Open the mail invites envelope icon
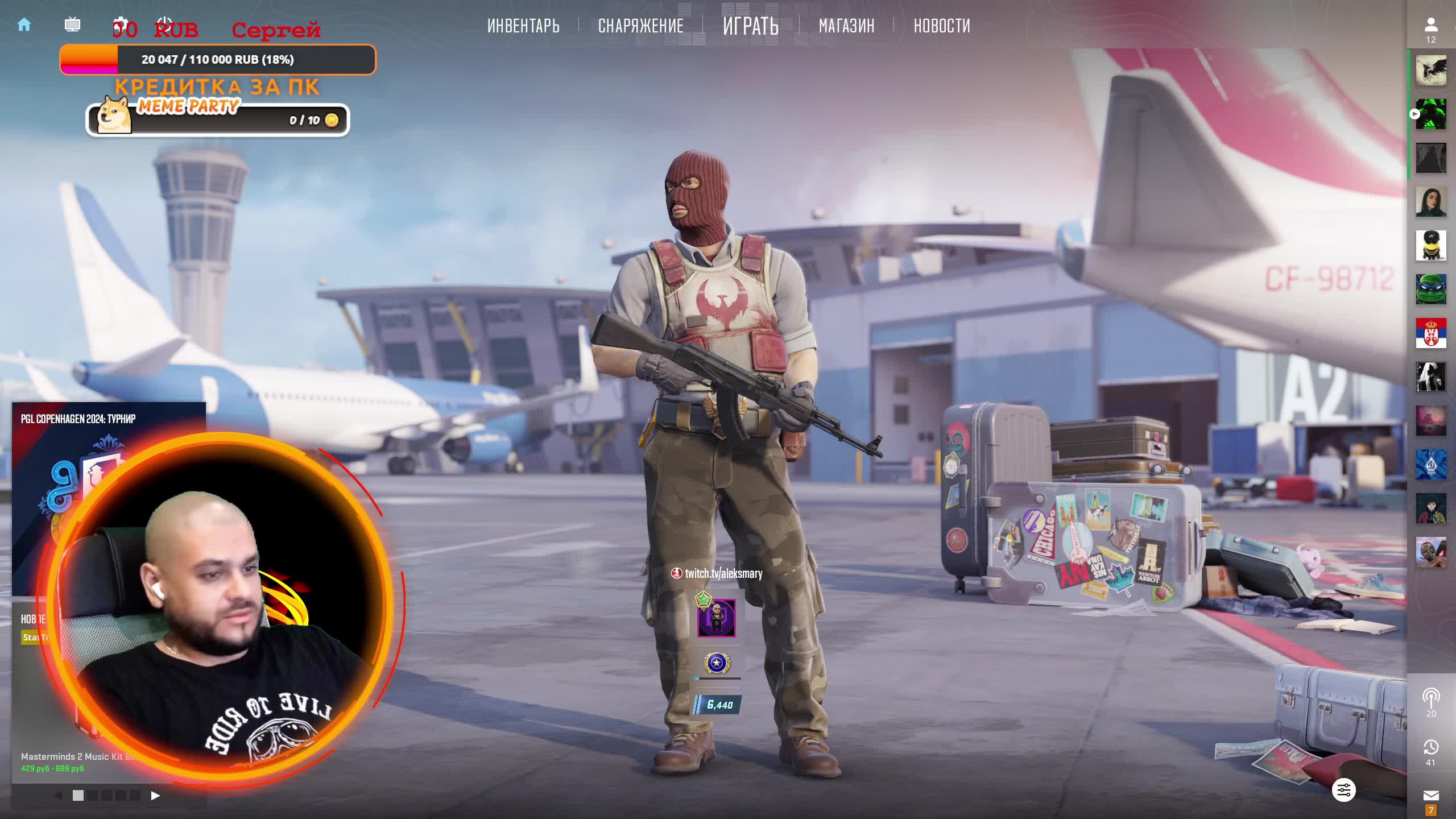 pyautogui.click(x=1430, y=795)
